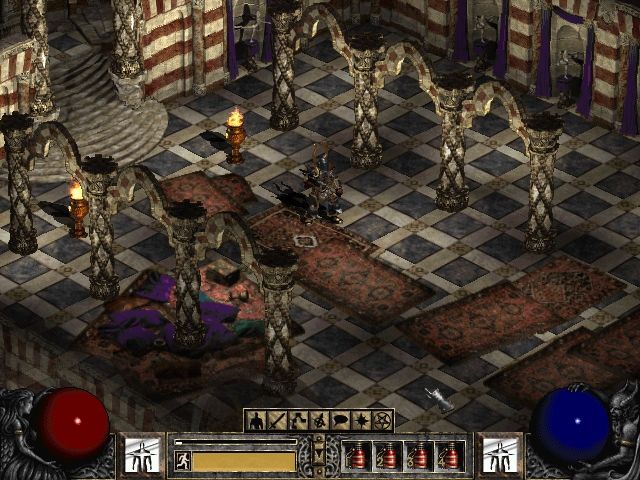Use the red potion in belt slot 2
This screenshot has width=640, height=480.
coord(389,456)
